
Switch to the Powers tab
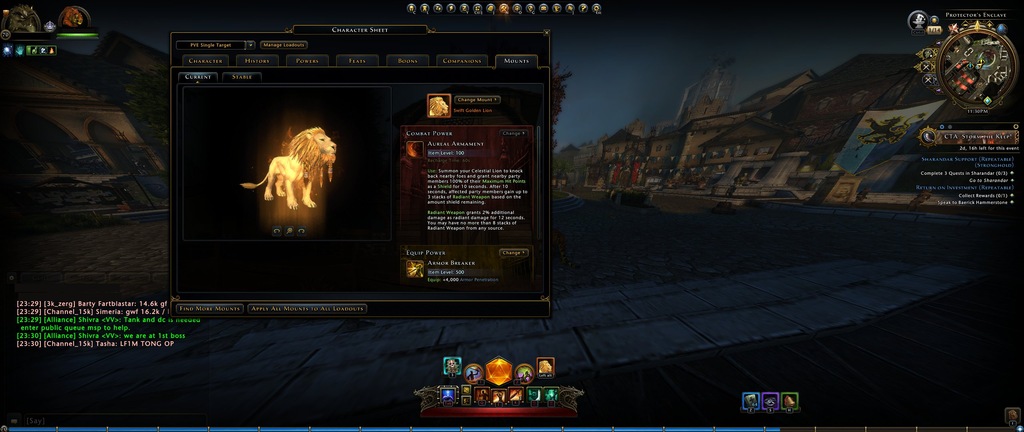click(307, 61)
